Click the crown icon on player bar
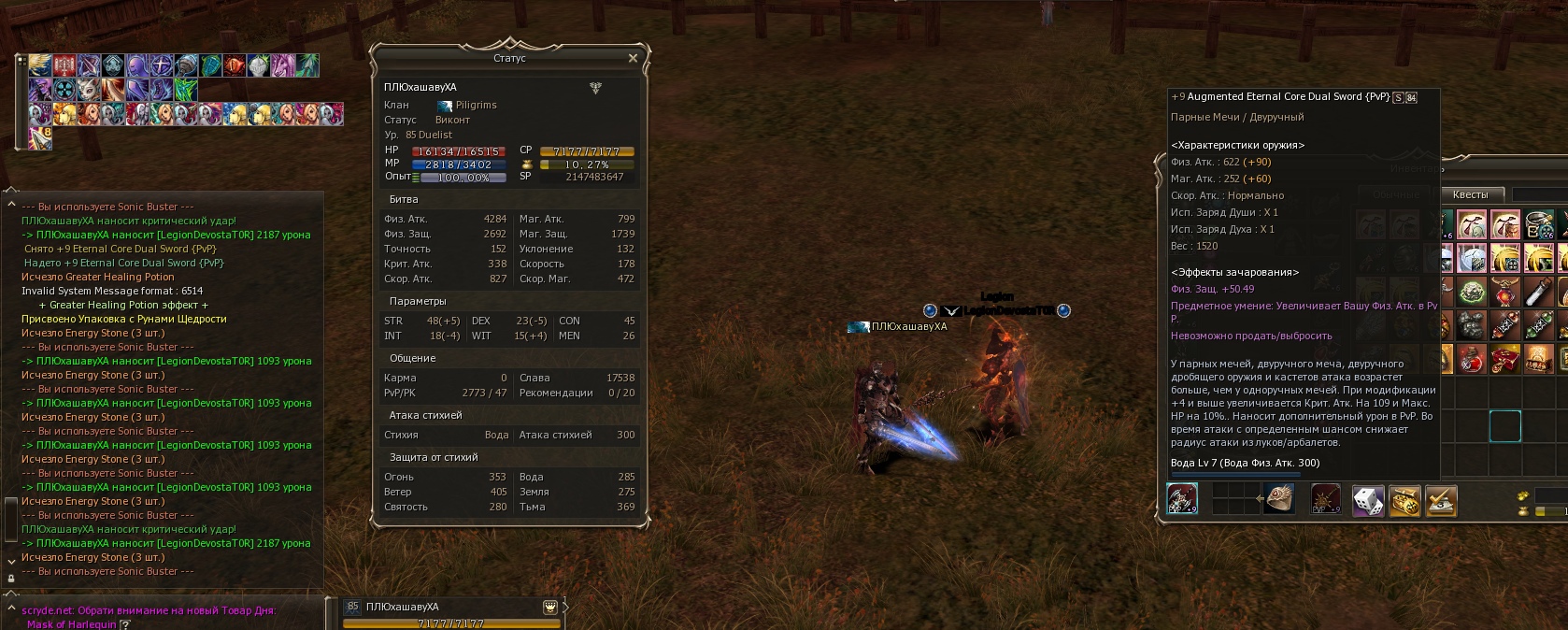The height and width of the screenshot is (630, 1568). point(550,607)
